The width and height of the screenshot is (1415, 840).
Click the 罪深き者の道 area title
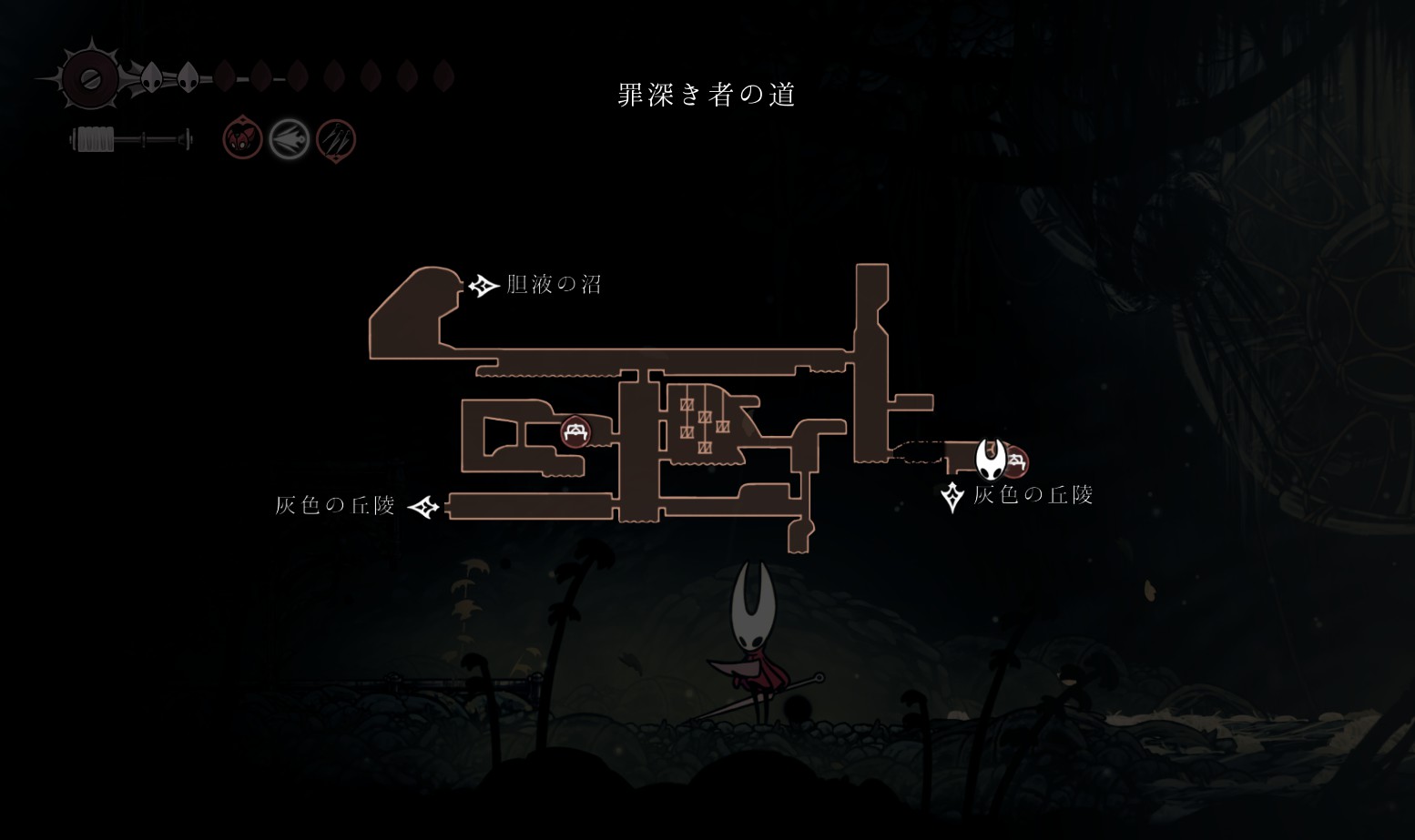707,95
